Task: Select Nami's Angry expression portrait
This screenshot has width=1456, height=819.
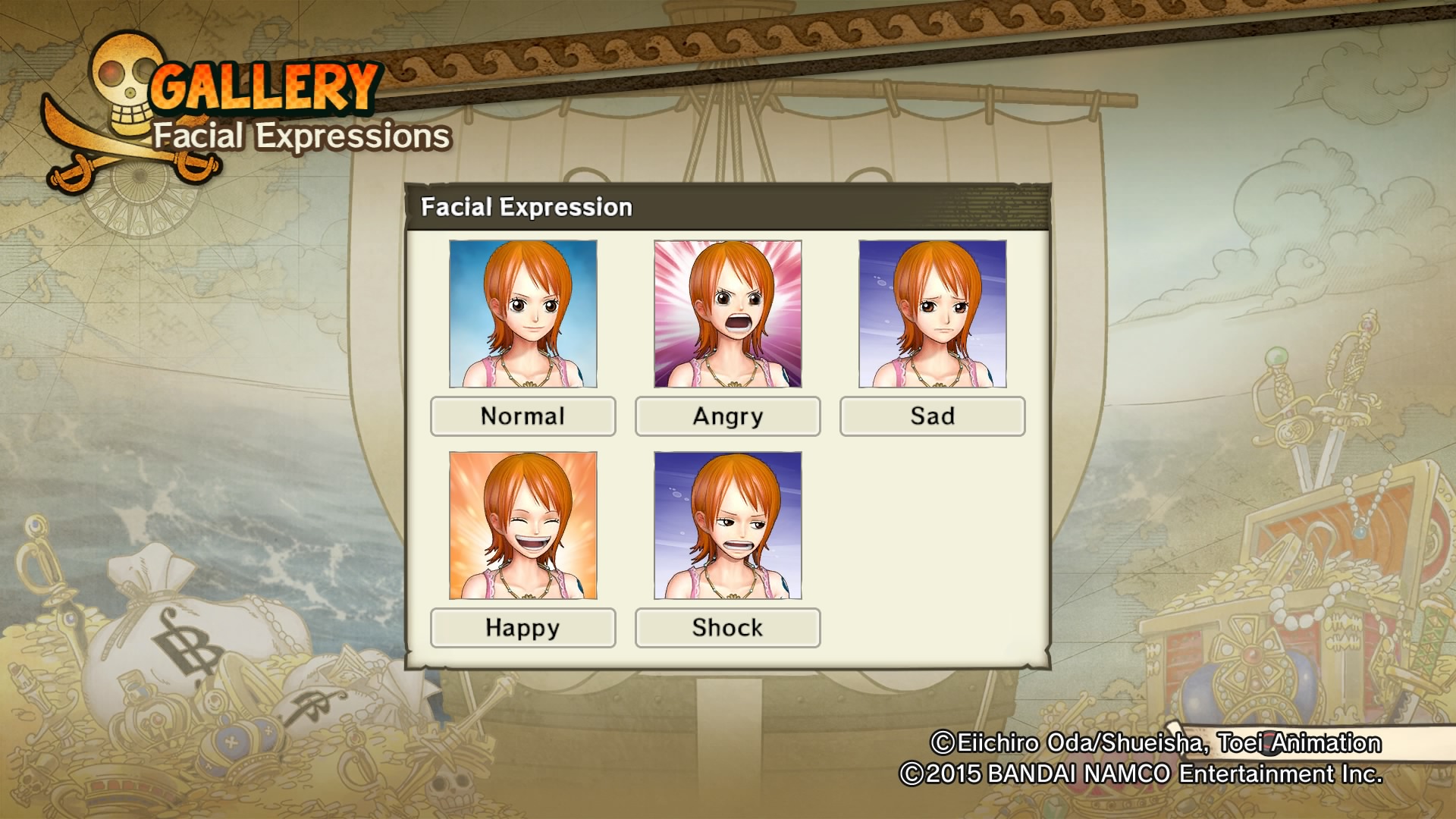Action: 726,314
